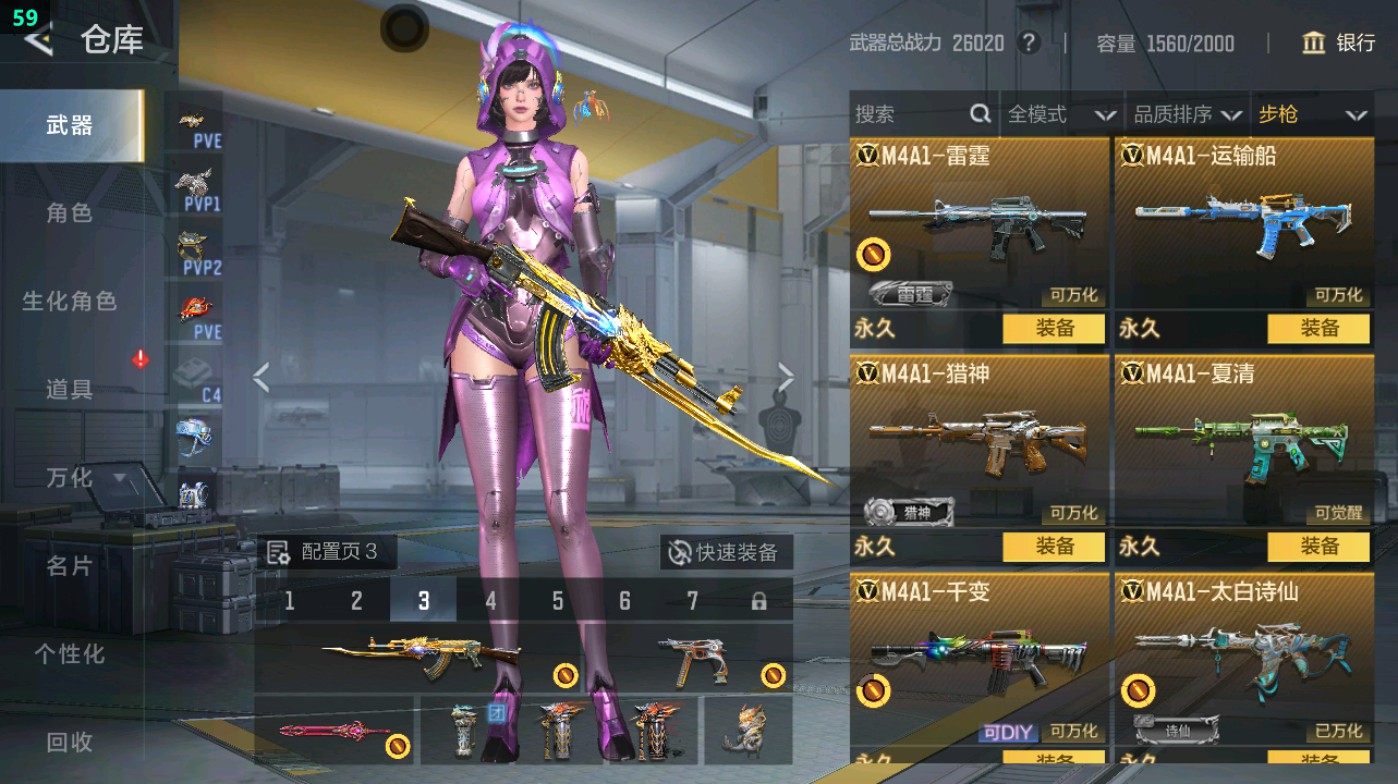Open the 名片 category
Image resolution: width=1398 pixels, height=784 pixels.
(x=69, y=566)
